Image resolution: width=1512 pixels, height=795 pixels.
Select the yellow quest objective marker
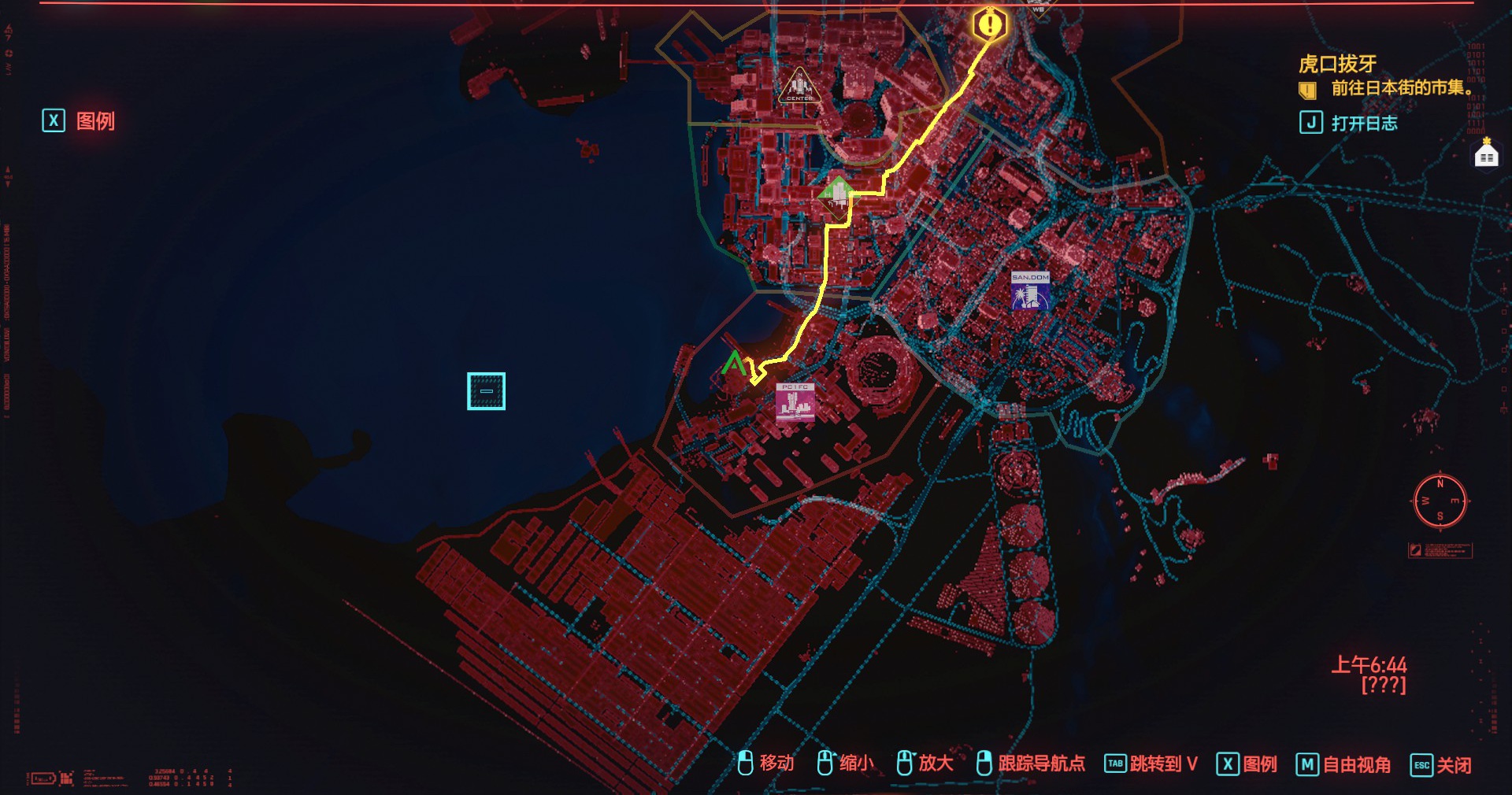click(x=988, y=24)
